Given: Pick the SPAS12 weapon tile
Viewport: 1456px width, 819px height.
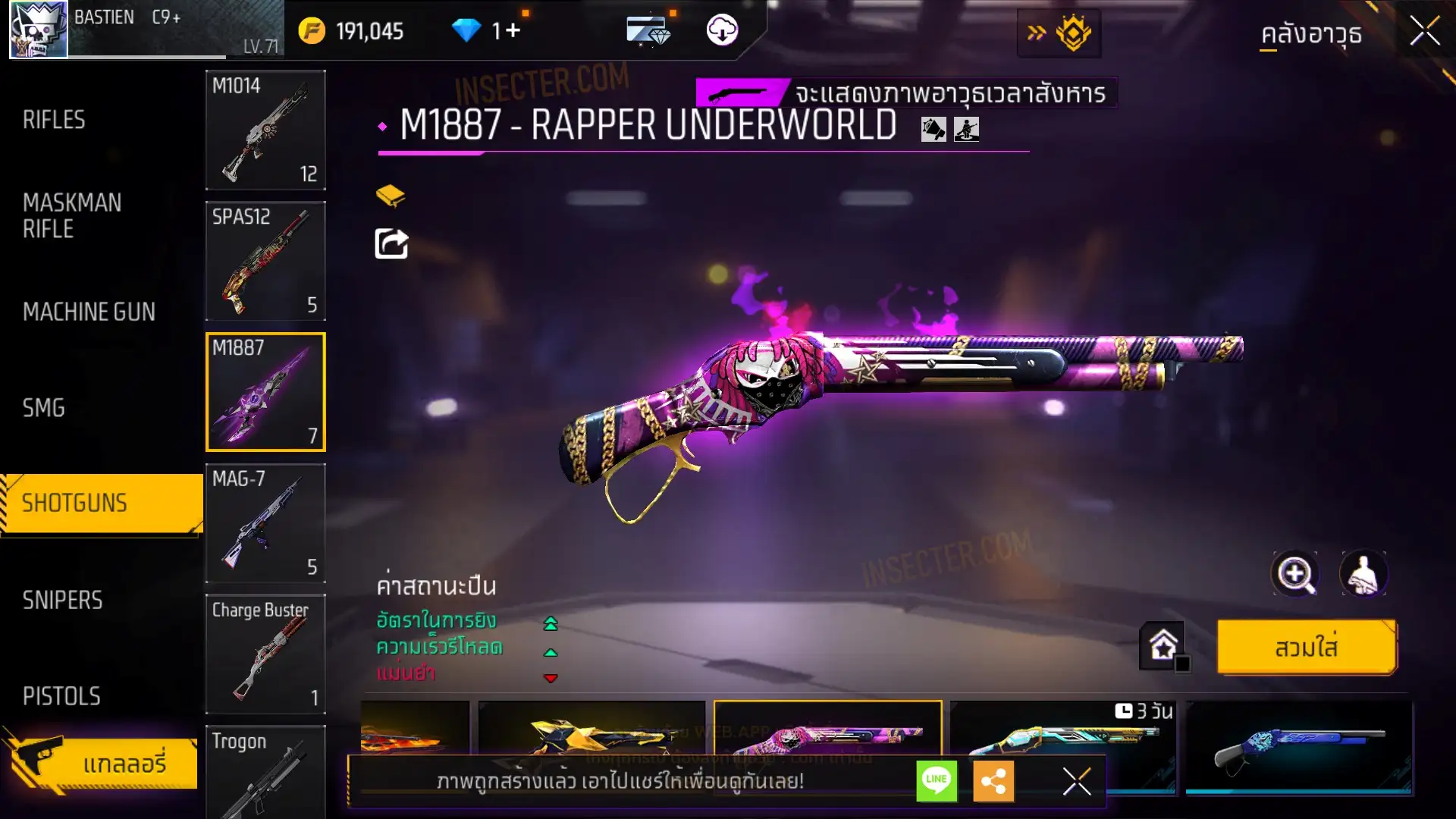Looking at the screenshot, I should 265,261.
